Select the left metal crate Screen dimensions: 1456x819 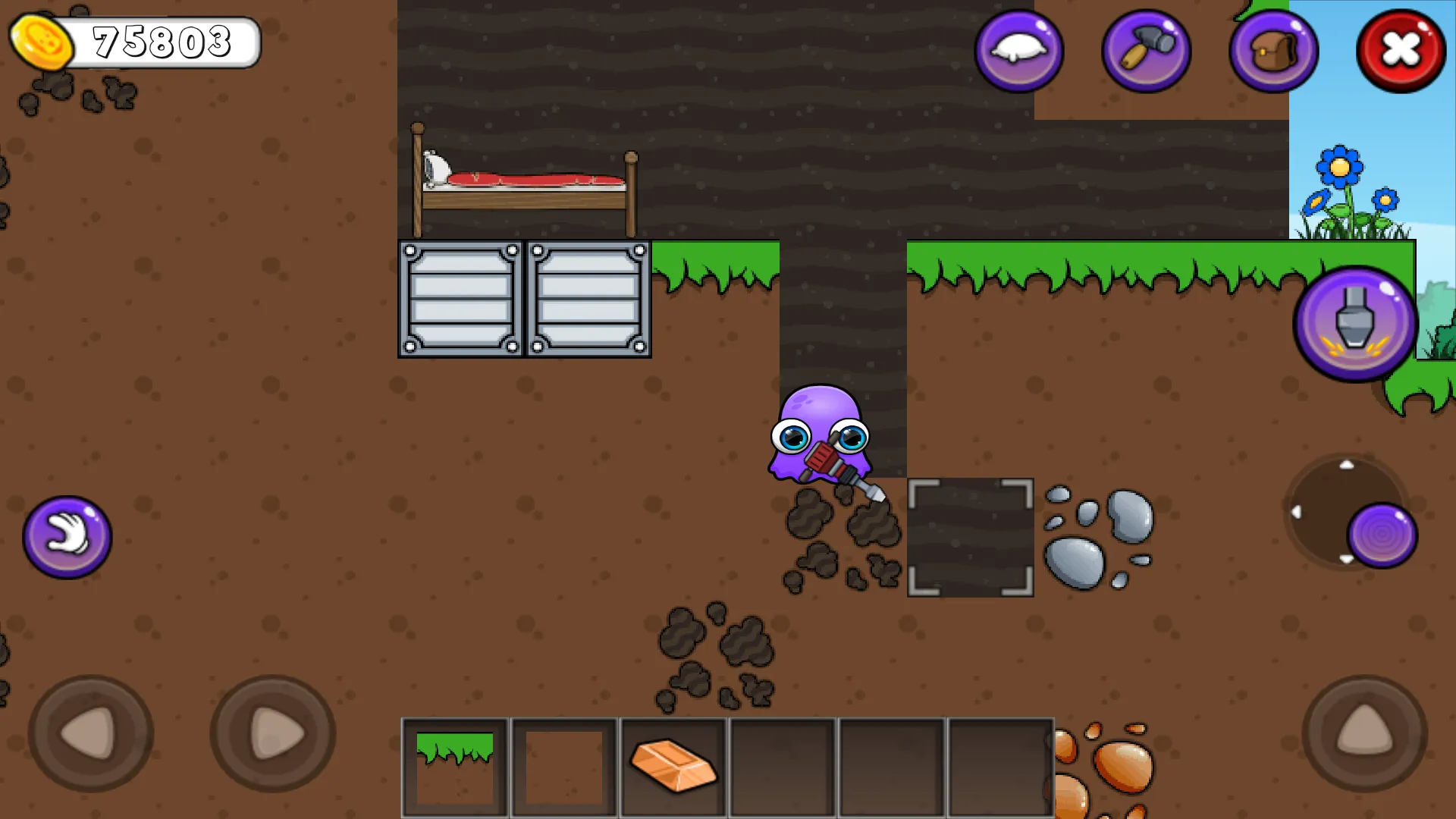459,299
